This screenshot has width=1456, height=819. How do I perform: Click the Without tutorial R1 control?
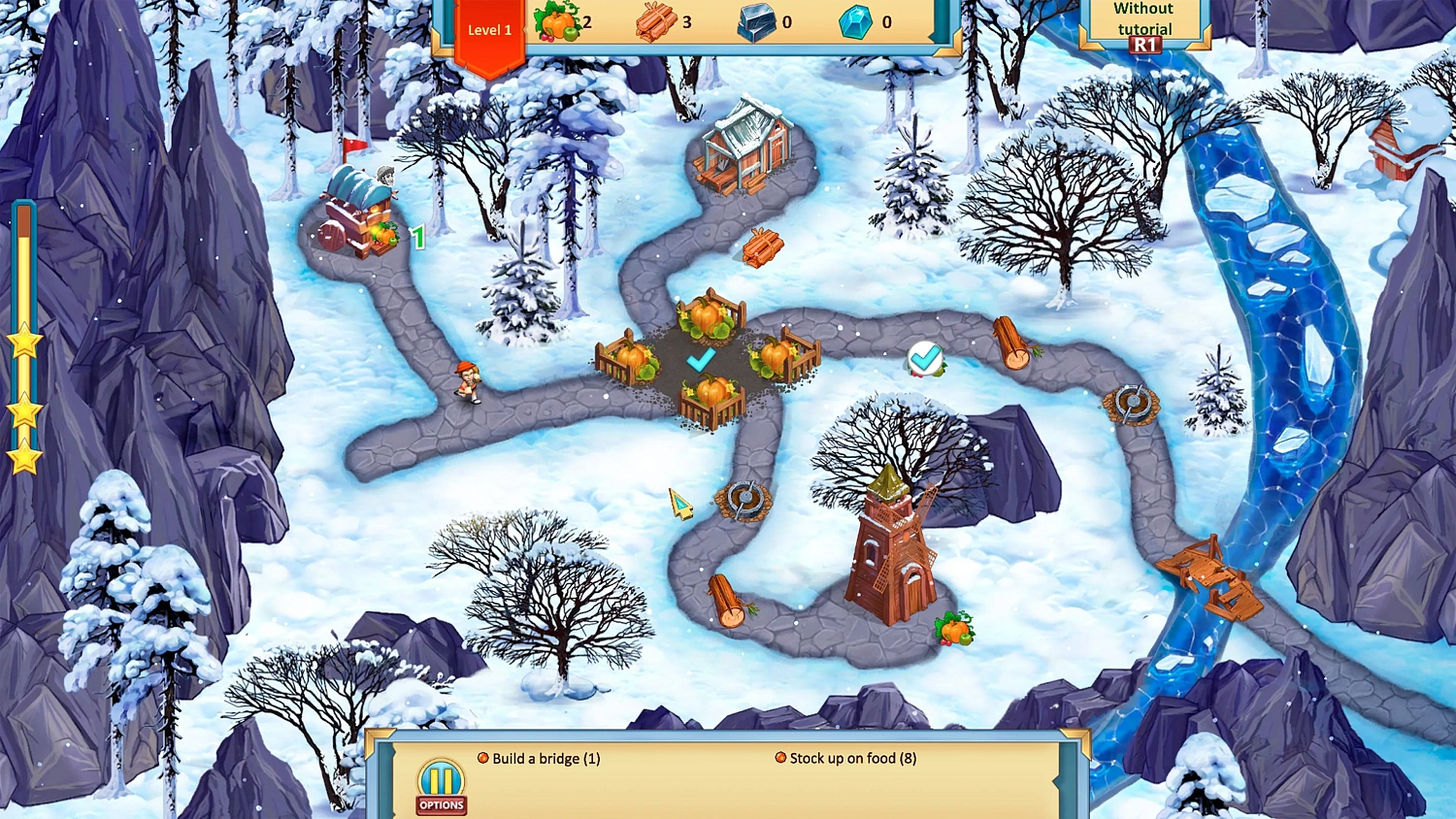pyautogui.click(x=1143, y=24)
